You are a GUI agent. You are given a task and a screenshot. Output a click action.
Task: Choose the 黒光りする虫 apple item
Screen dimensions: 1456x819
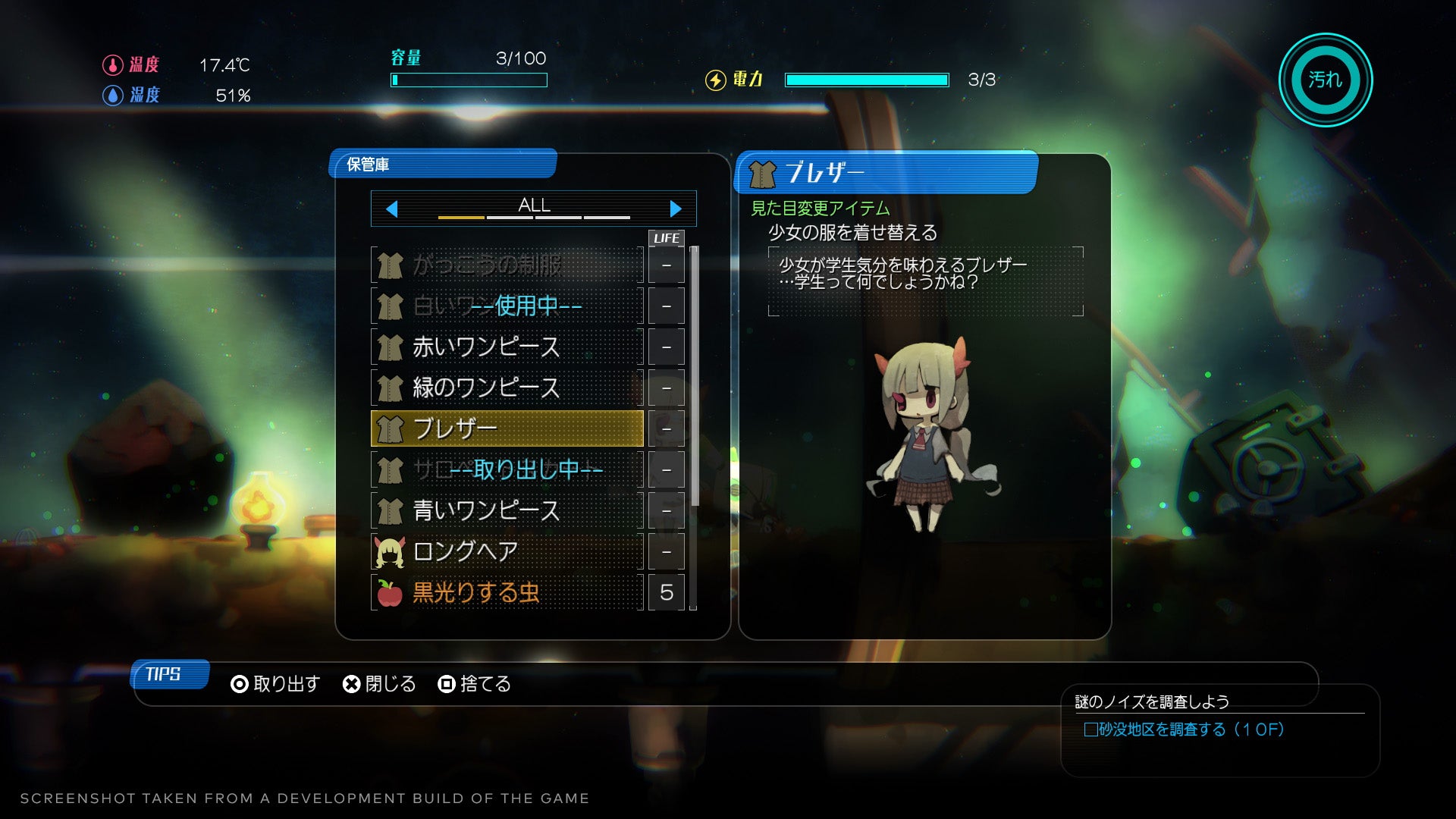(507, 593)
